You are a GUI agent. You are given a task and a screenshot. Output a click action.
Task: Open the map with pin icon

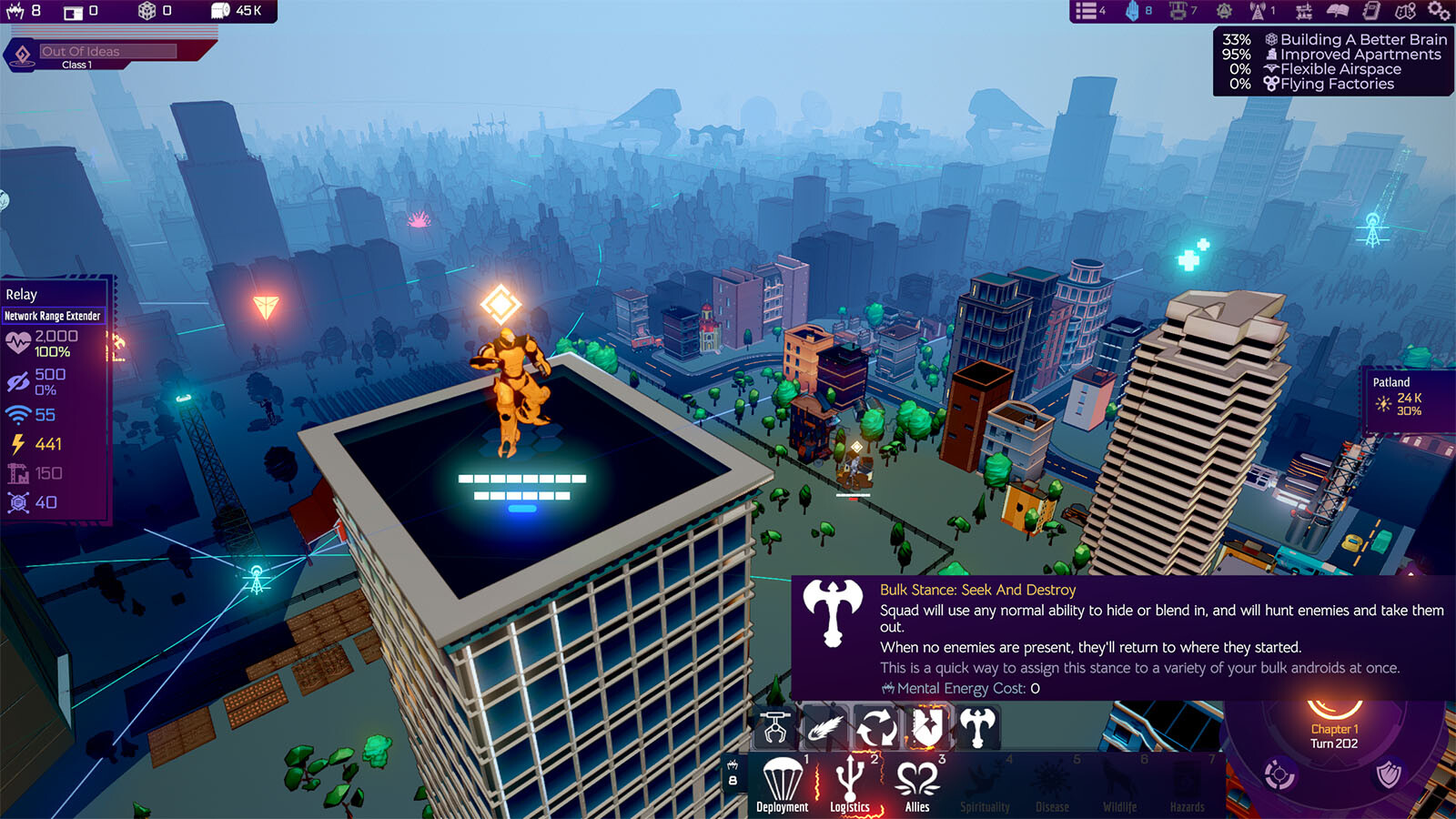pyautogui.click(x=1405, y=11)
